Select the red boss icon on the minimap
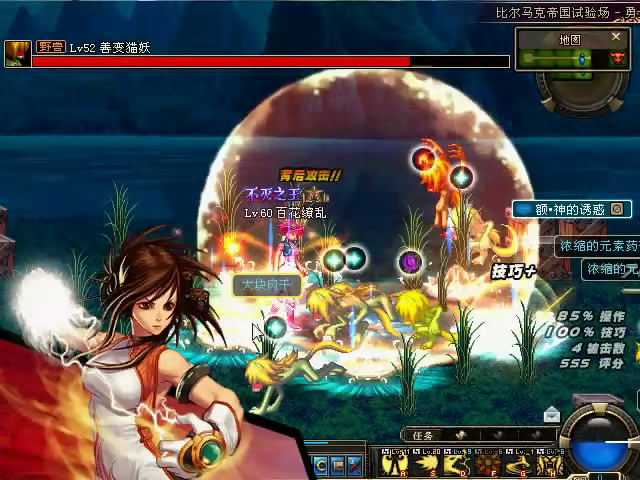This screenshot has height=480, width=640. 616,59
